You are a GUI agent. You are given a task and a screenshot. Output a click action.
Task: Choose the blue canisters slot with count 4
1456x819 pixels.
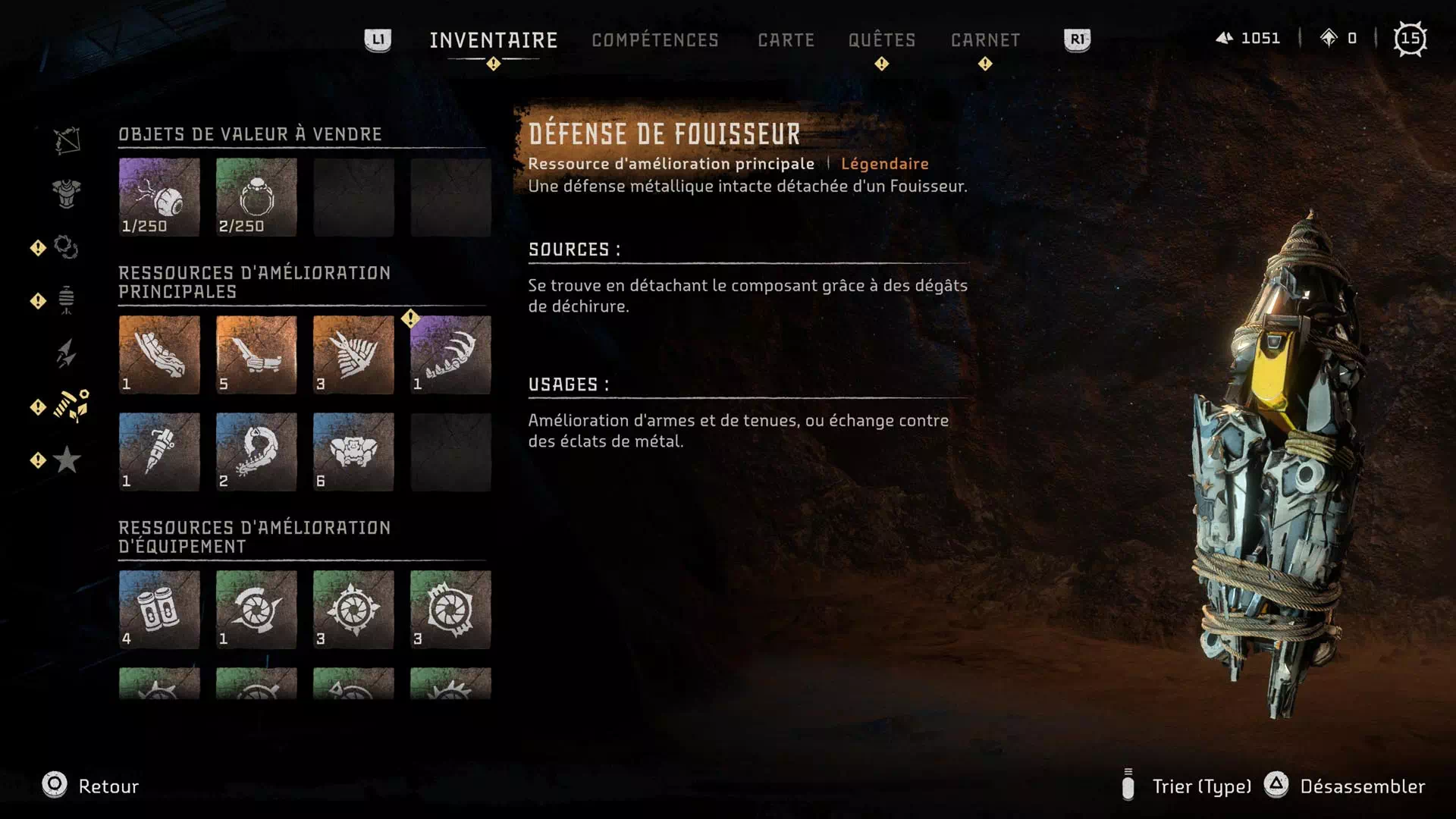pos(159,610)
